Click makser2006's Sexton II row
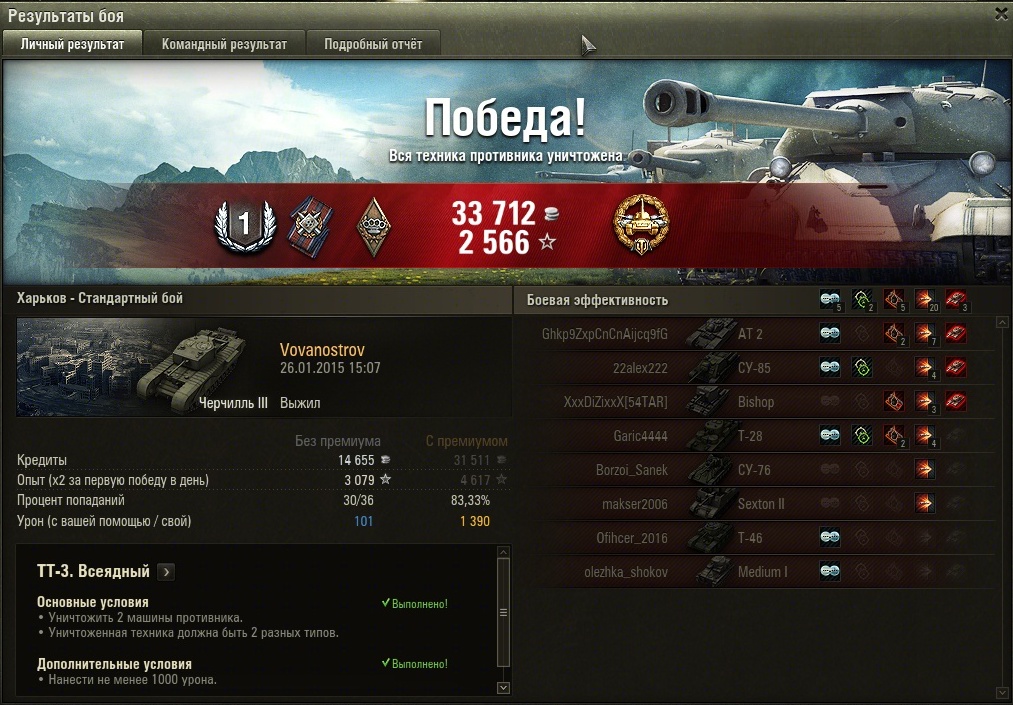Screen dimensions: 1013x705 [x=760, y=504]
